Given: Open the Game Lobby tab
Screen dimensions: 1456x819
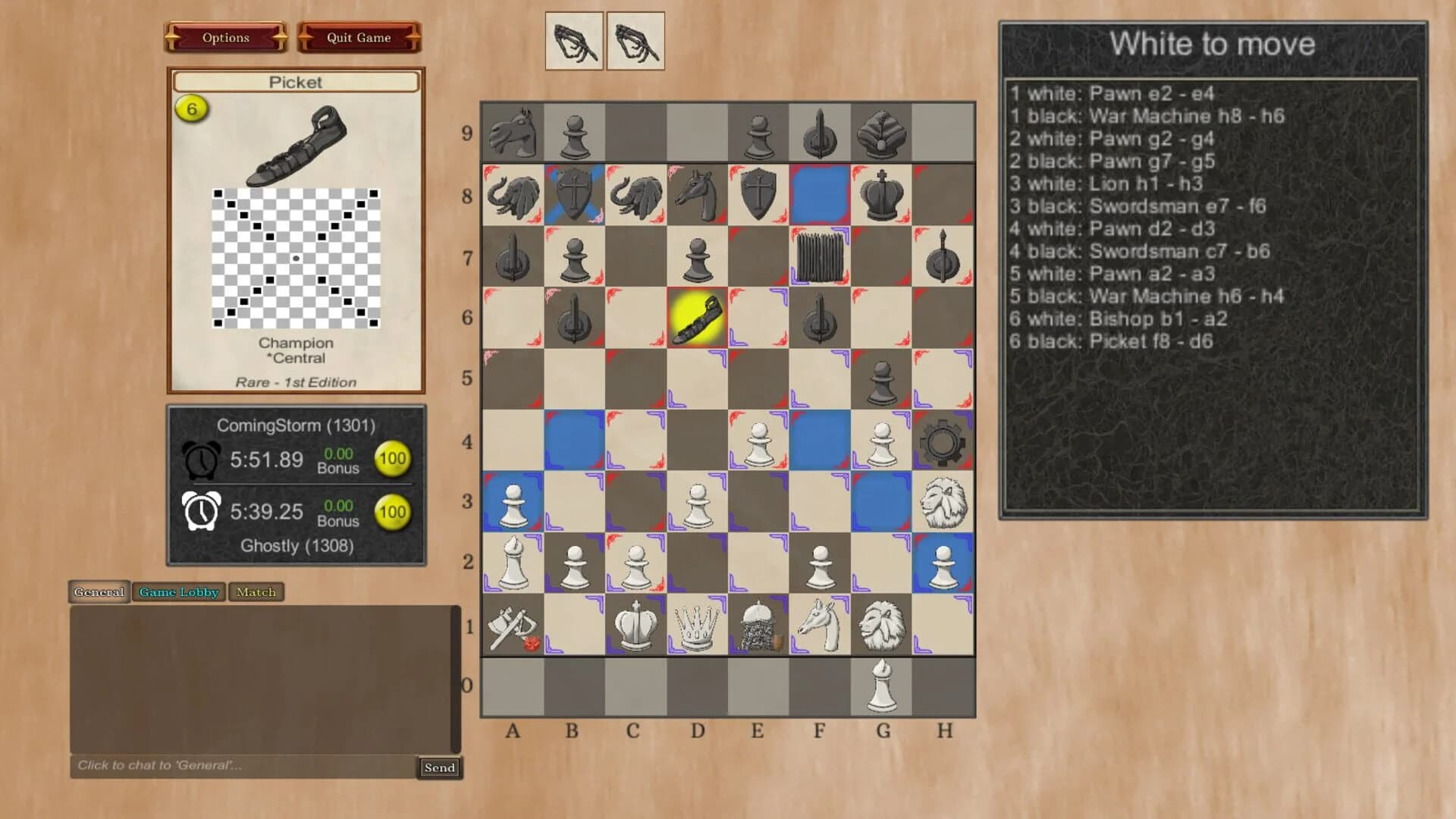Looking at the screenshot, I should 178,592.
